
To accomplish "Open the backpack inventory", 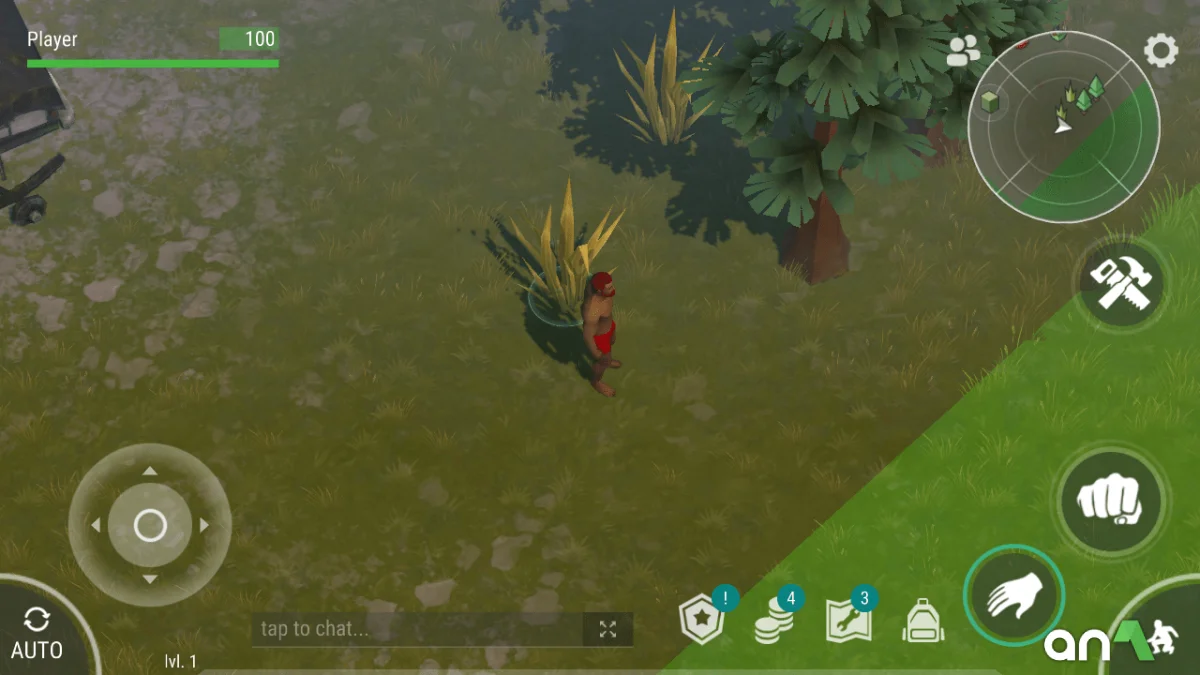I will click(920, 621).
